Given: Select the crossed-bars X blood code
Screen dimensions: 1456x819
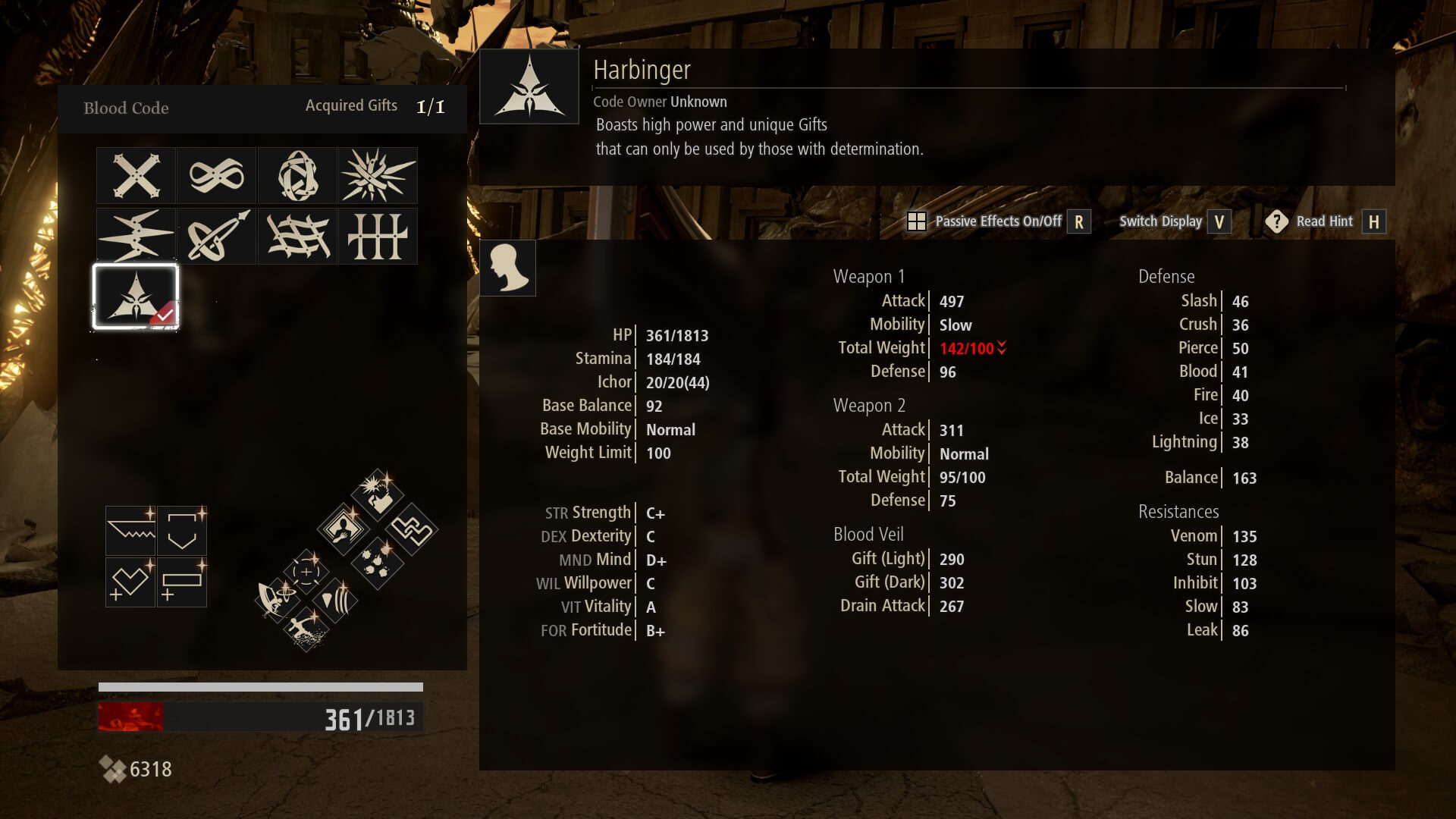Looking at the screenshot, I should [x=136, y=176].
